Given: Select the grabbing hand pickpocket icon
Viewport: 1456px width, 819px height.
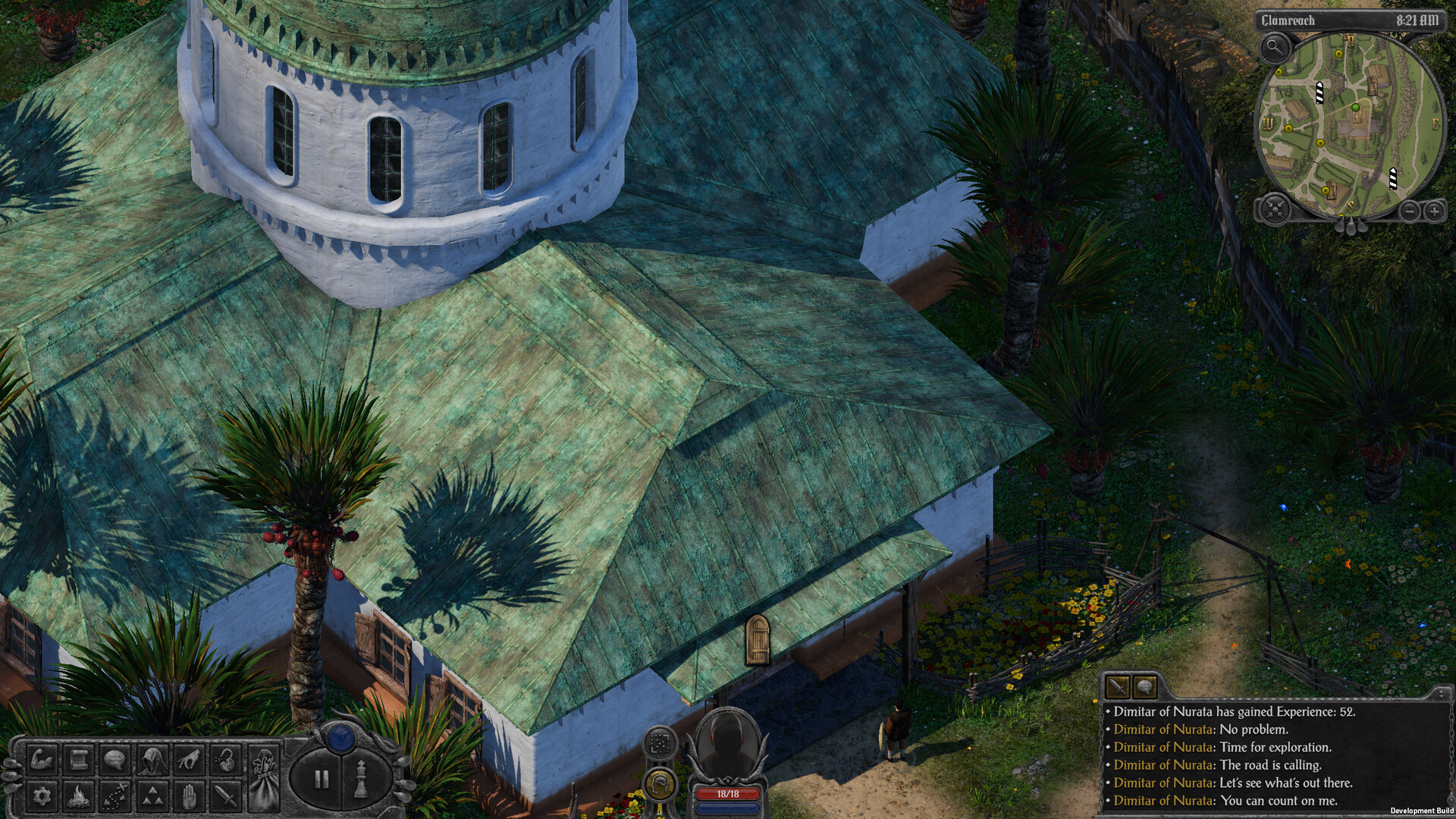Looking at the screenshot, I should click(x=189, y=759).
